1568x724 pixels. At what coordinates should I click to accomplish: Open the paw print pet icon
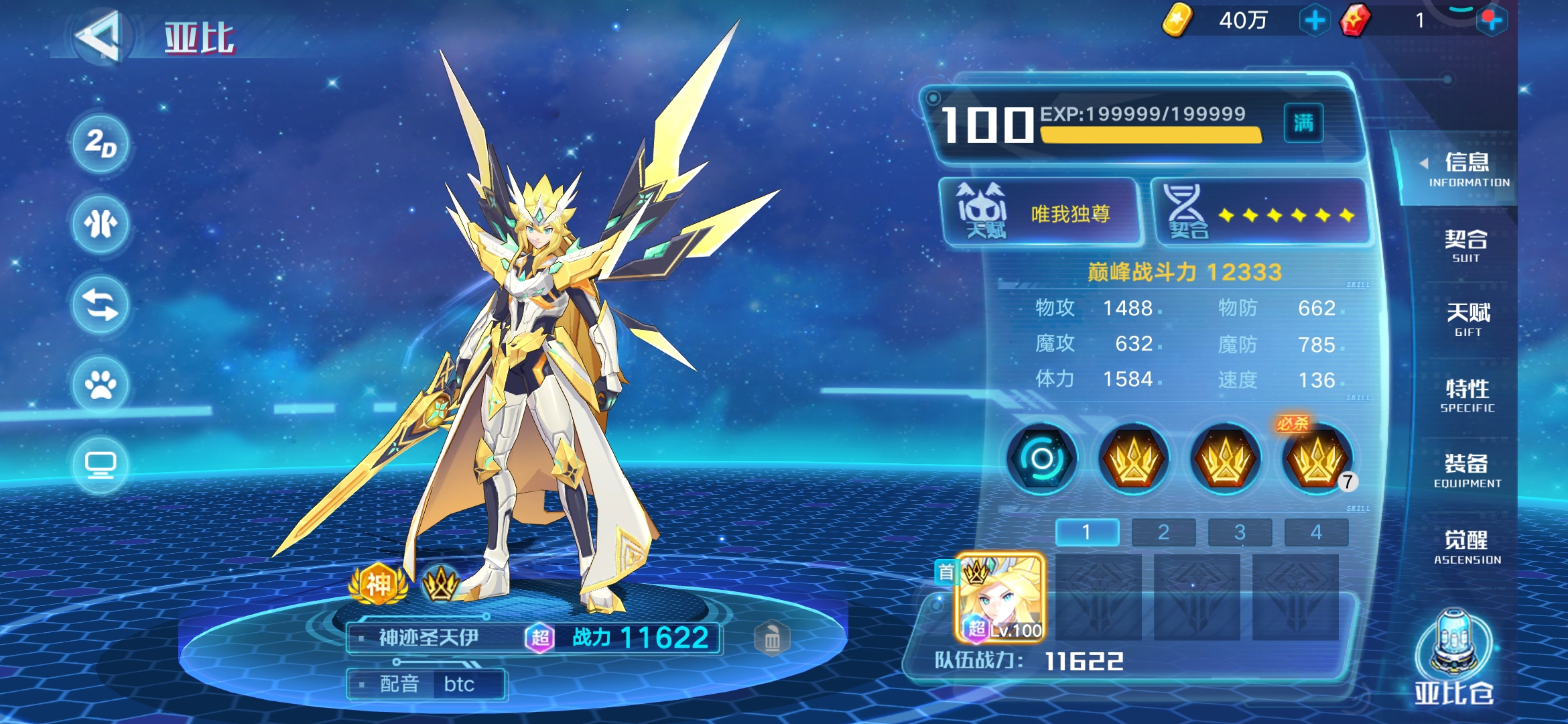101,385
